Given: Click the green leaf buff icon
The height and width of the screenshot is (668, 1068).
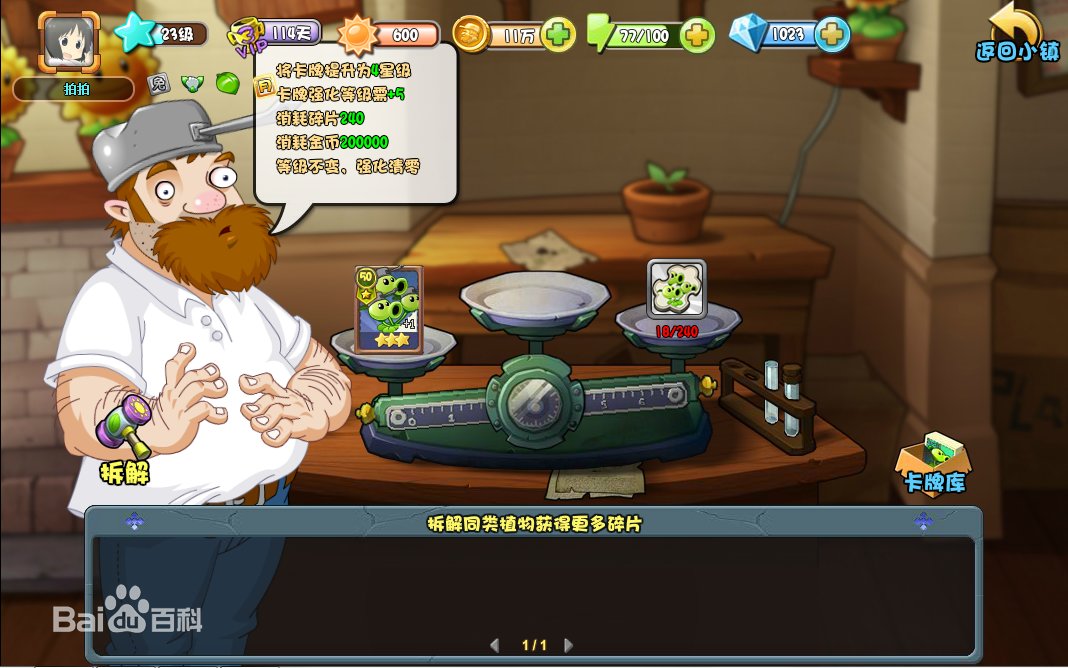Looking at the screenshot, I should [227, 83].
